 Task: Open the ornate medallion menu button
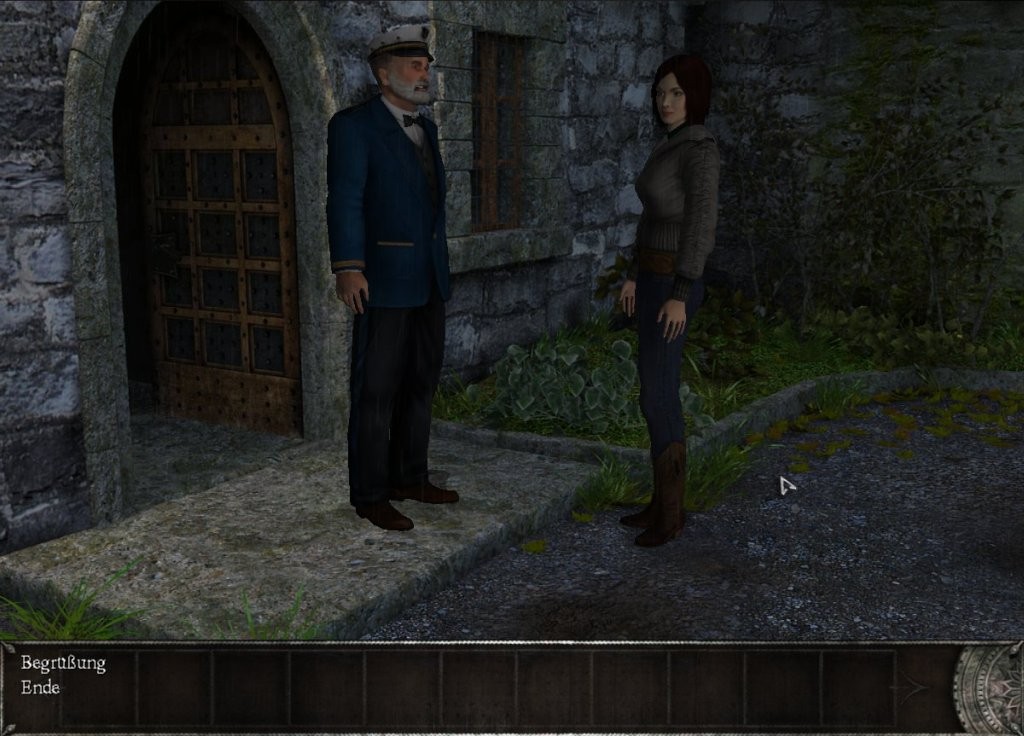click(990, 689)
